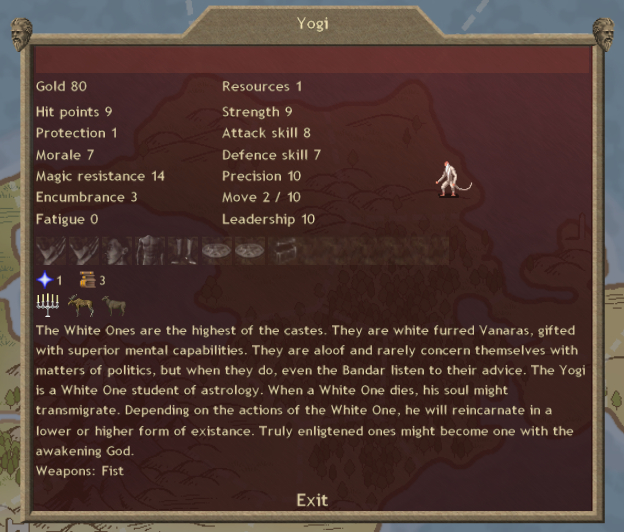This screenshot has height=532, width=624.
Task: Choose the feet equipment slot
Action: pyautogui.click(x=183, y=250)
